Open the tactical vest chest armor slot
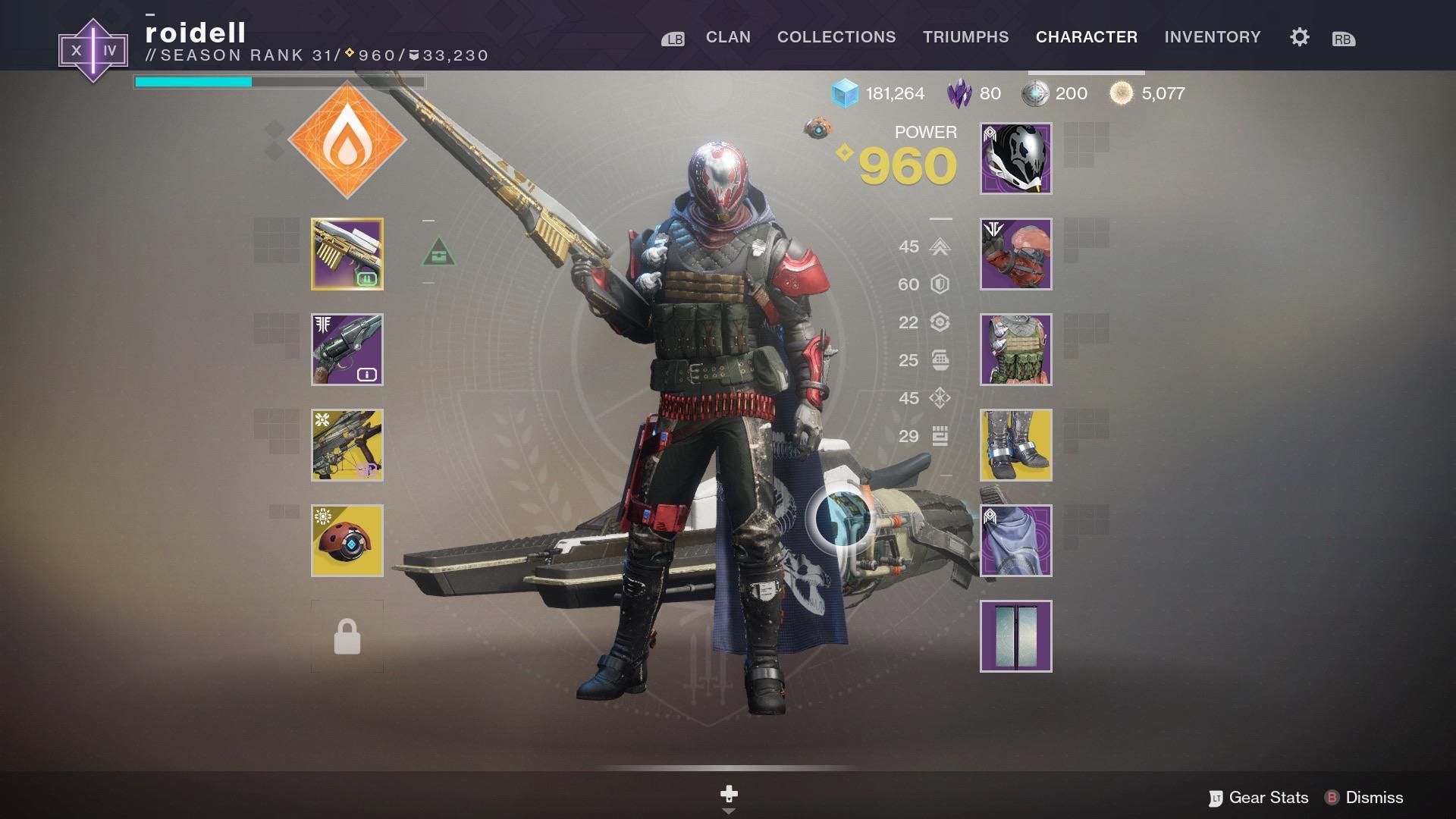This screenshot has height=819, width=1456. 1015,350
